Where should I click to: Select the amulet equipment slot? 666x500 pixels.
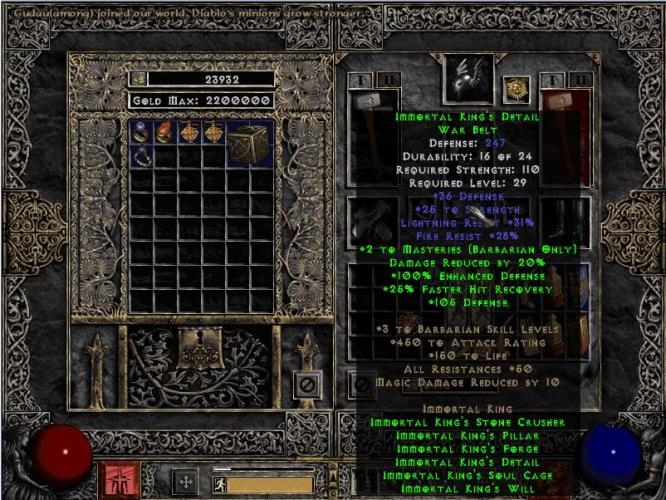point(516,88)
